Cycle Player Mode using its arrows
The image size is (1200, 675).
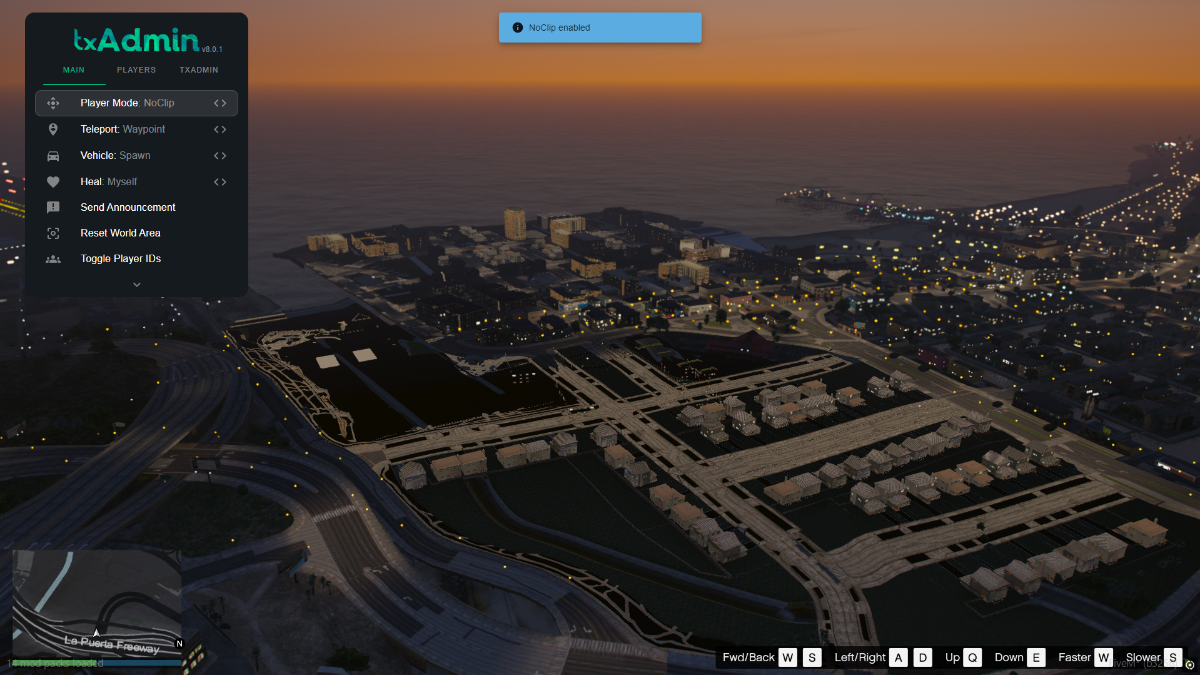[x=220, y=103]
